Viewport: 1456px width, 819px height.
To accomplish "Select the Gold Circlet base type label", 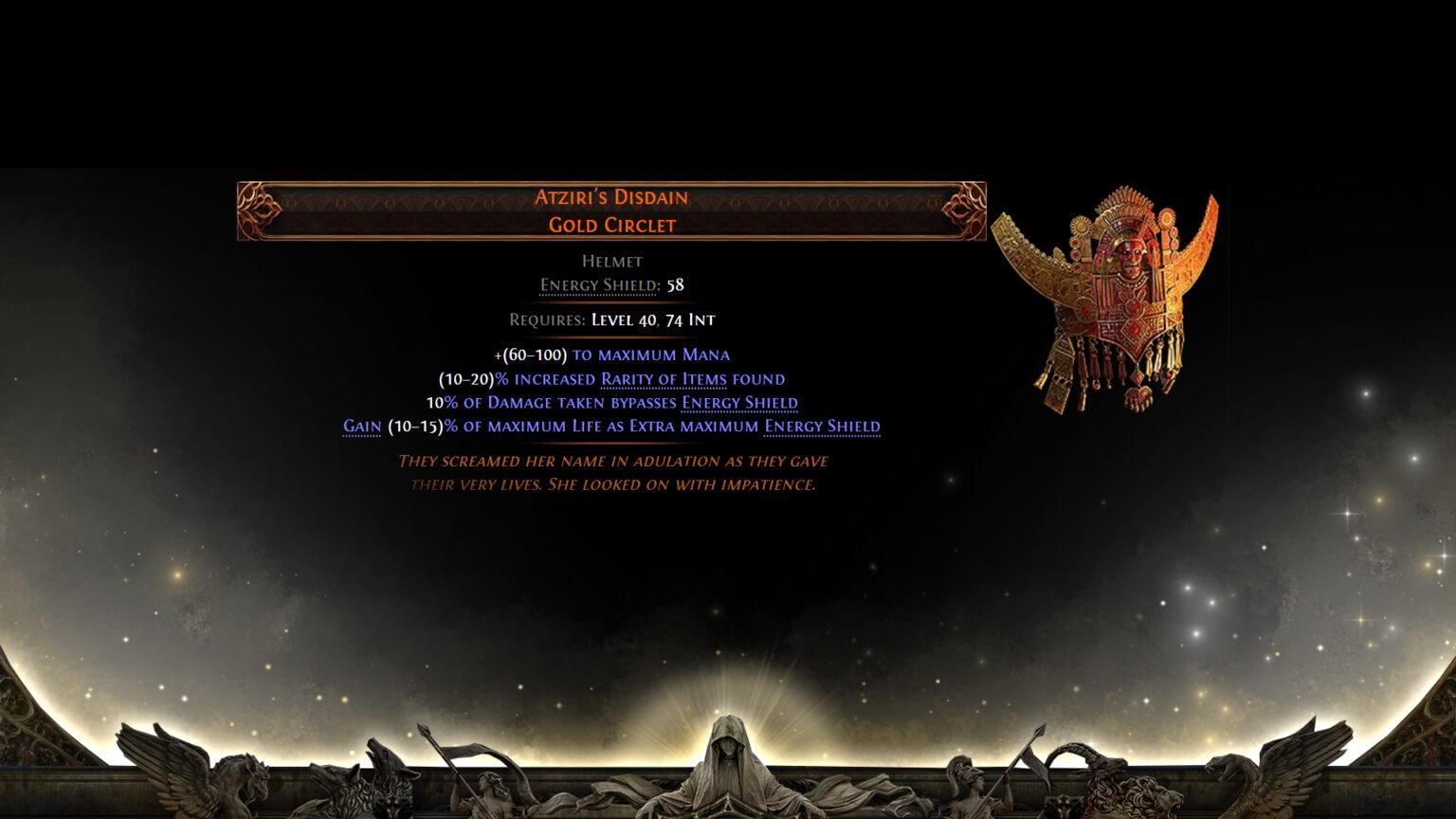I will (610, 226).
